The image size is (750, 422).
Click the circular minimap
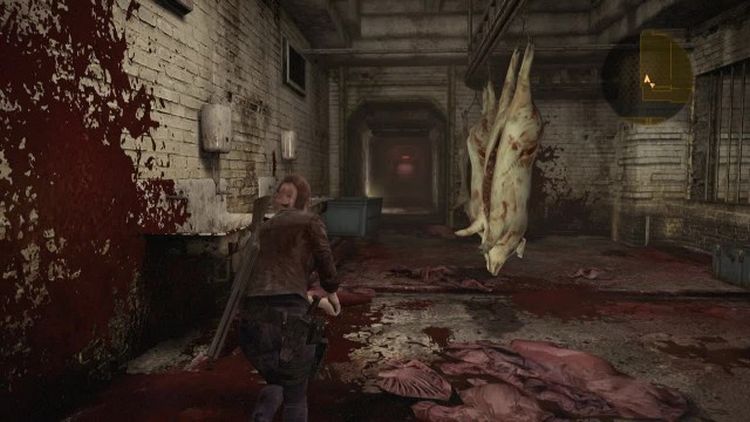coord(648,77)
